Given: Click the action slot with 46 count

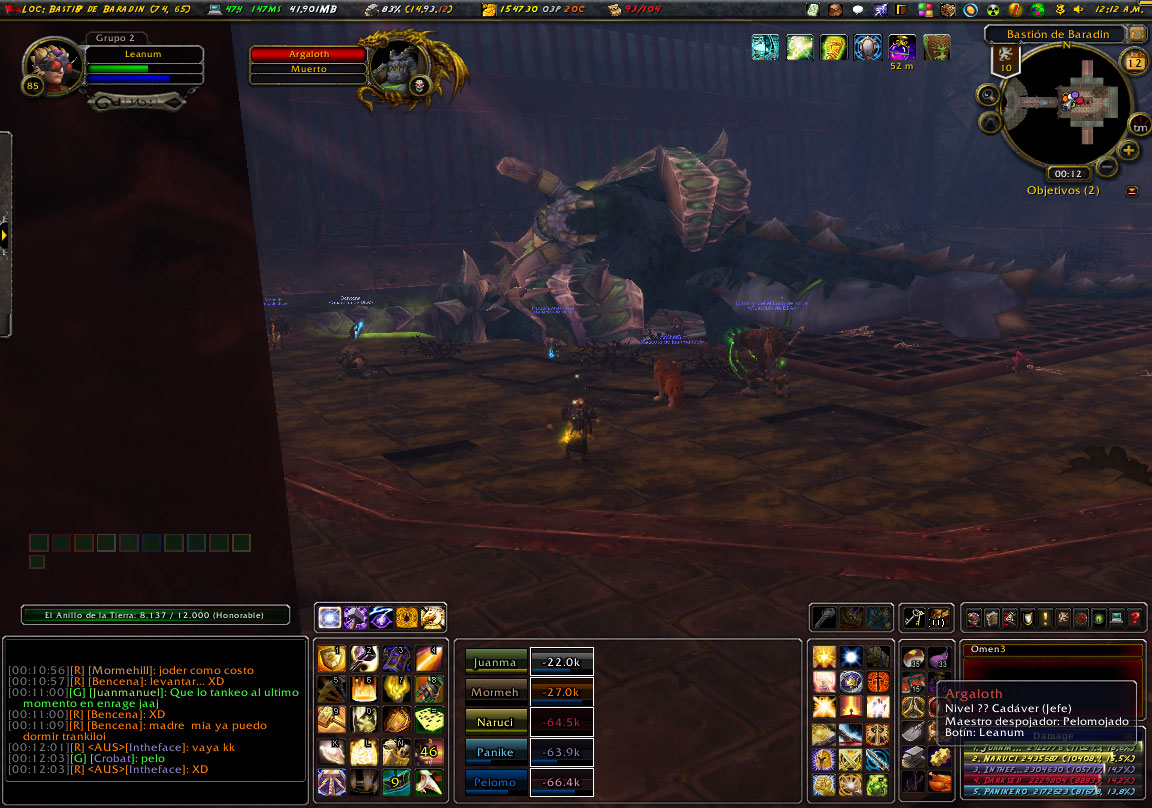Looking at the screenshot, I should [x=430, y=751].
